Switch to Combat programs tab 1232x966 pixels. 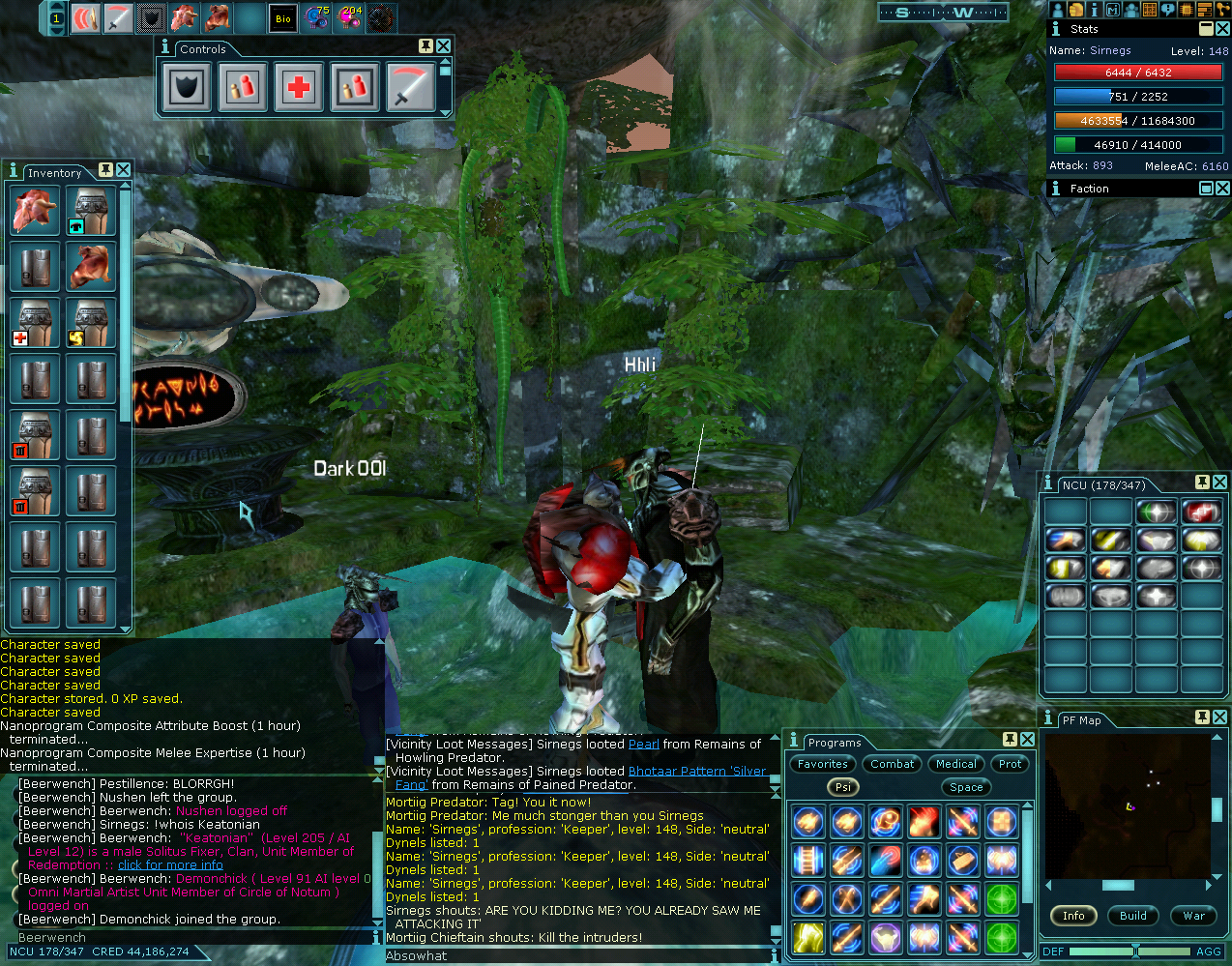pos(892,764)
